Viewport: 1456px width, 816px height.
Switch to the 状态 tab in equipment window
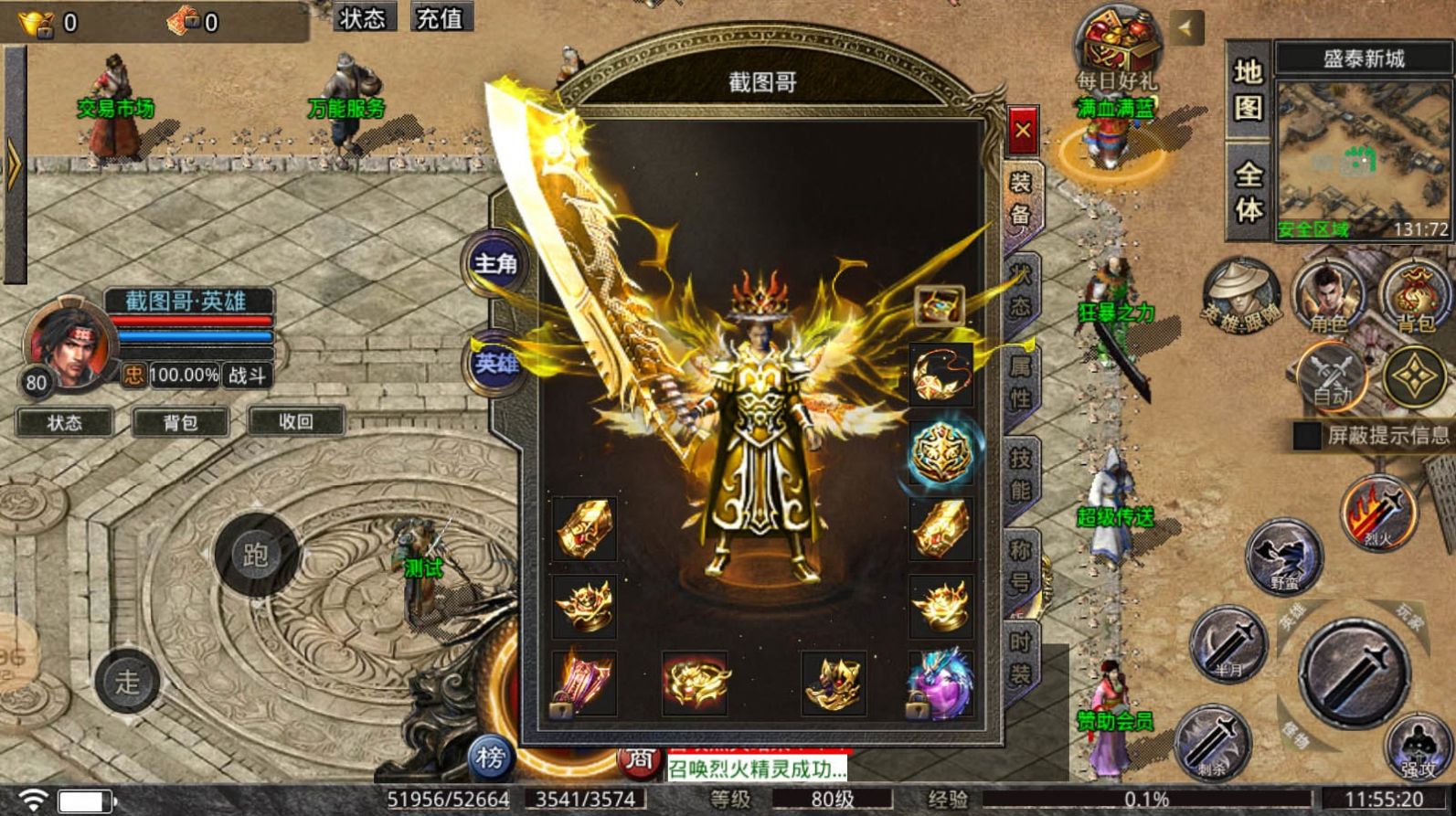coord(1024,288)
